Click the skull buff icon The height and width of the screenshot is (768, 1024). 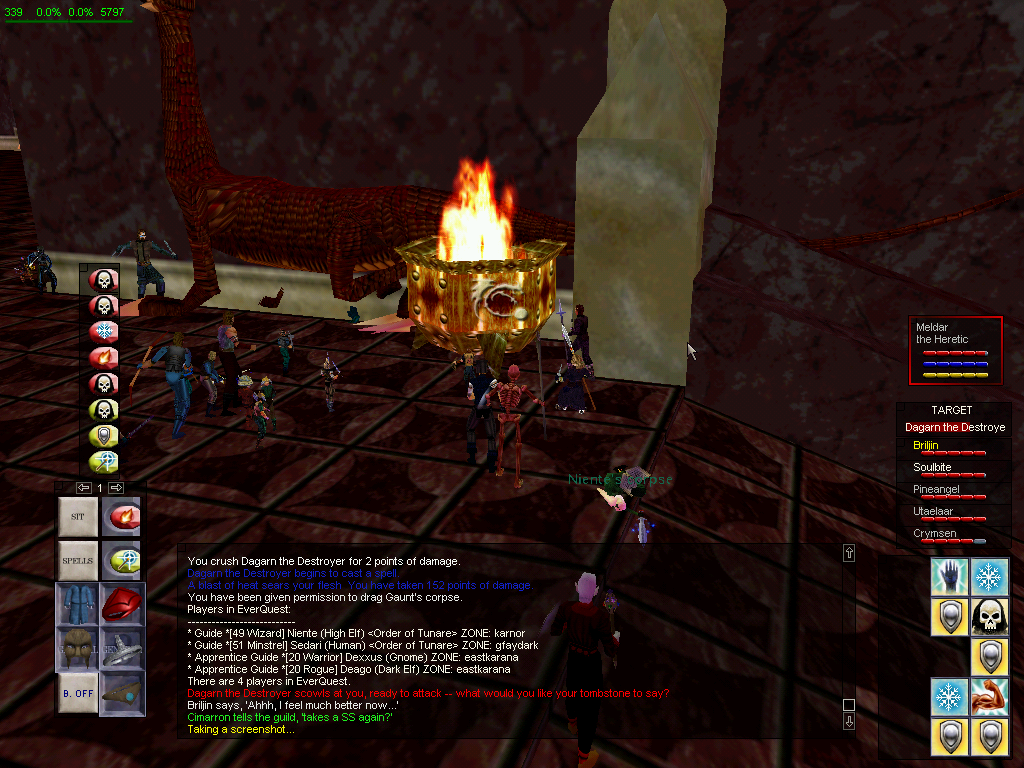(x=989, y=616)
